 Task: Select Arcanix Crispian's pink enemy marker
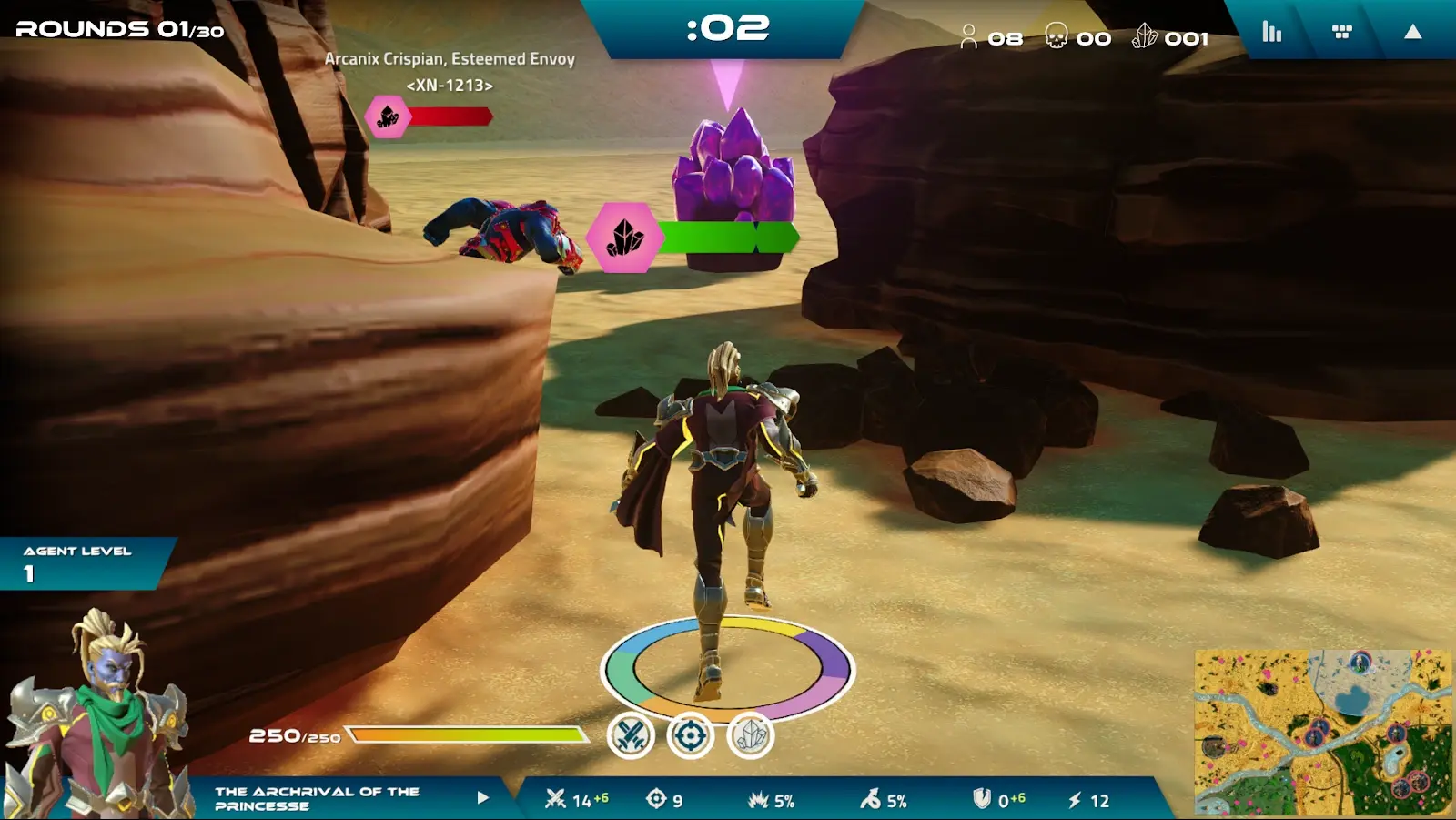[x=388, y=116]
